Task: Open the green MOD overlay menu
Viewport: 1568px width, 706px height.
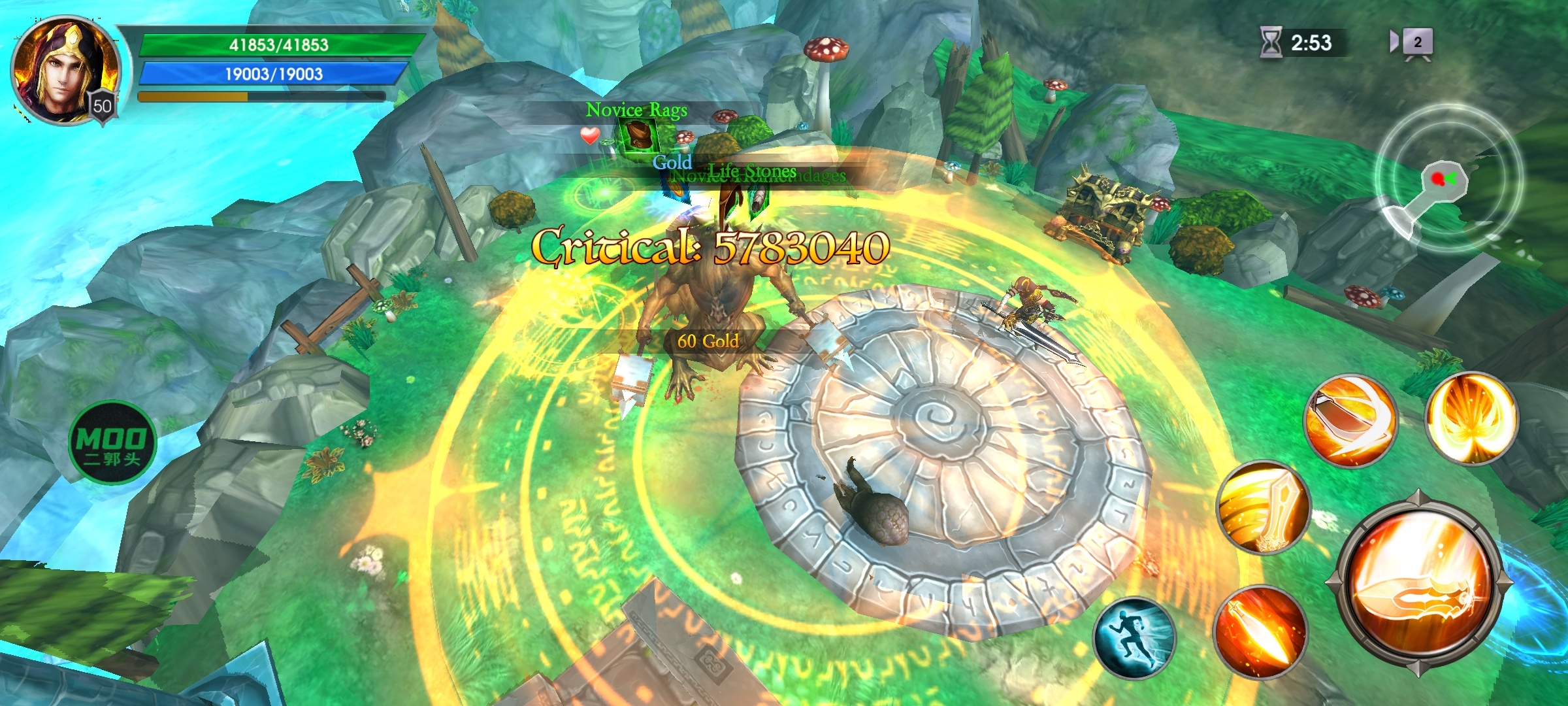Action: (x=112, y=443)
